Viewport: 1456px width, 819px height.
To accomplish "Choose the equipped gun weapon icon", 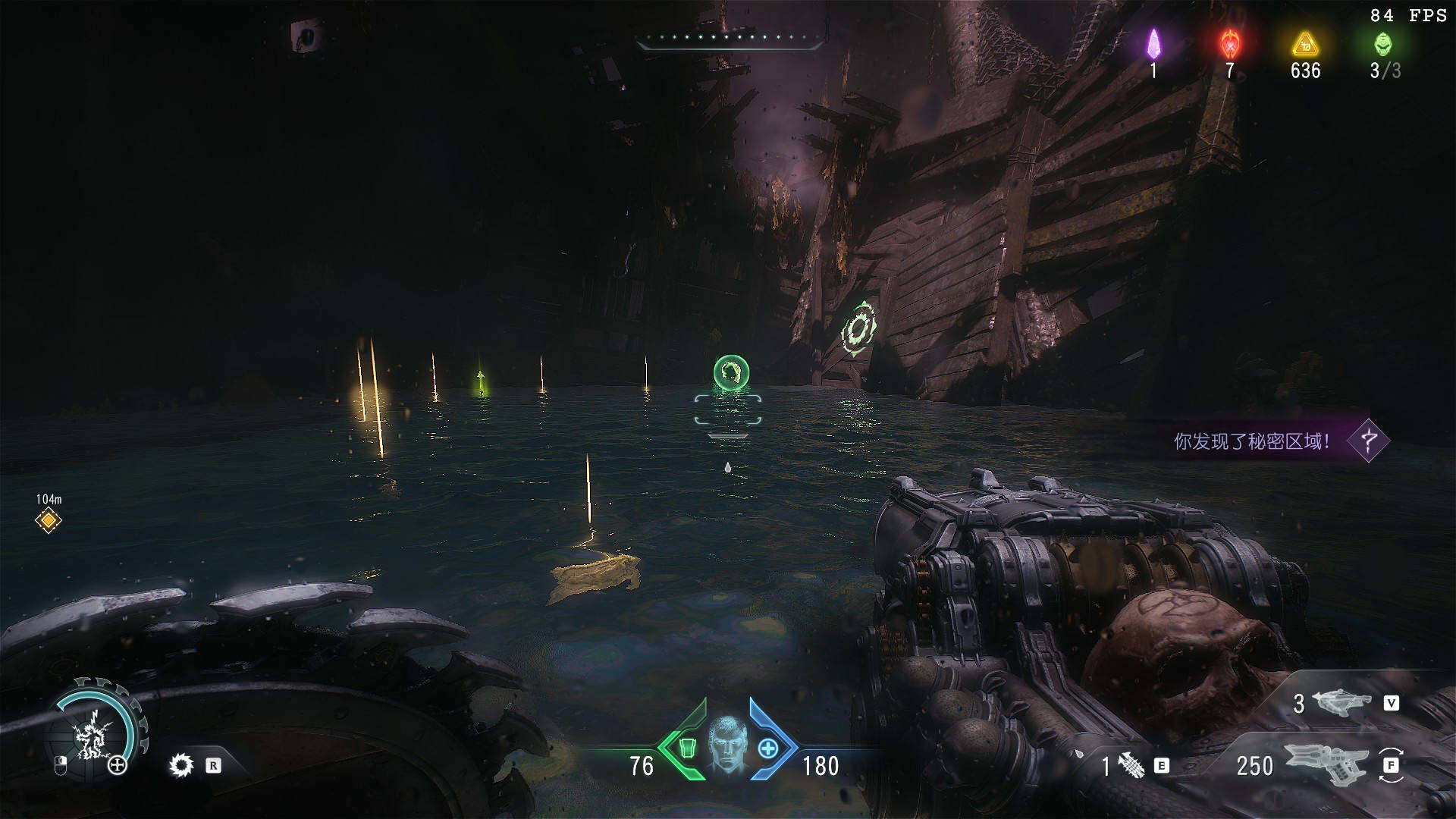I will [x=1326, y=763].
